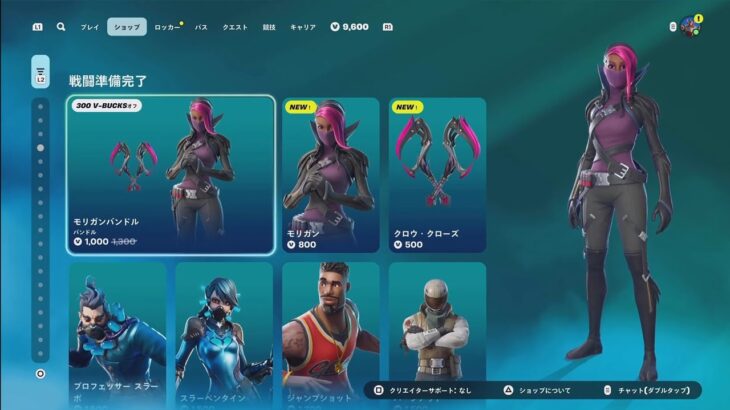Open the 9,600 V-Bucks balance

(x=349, y=27)
